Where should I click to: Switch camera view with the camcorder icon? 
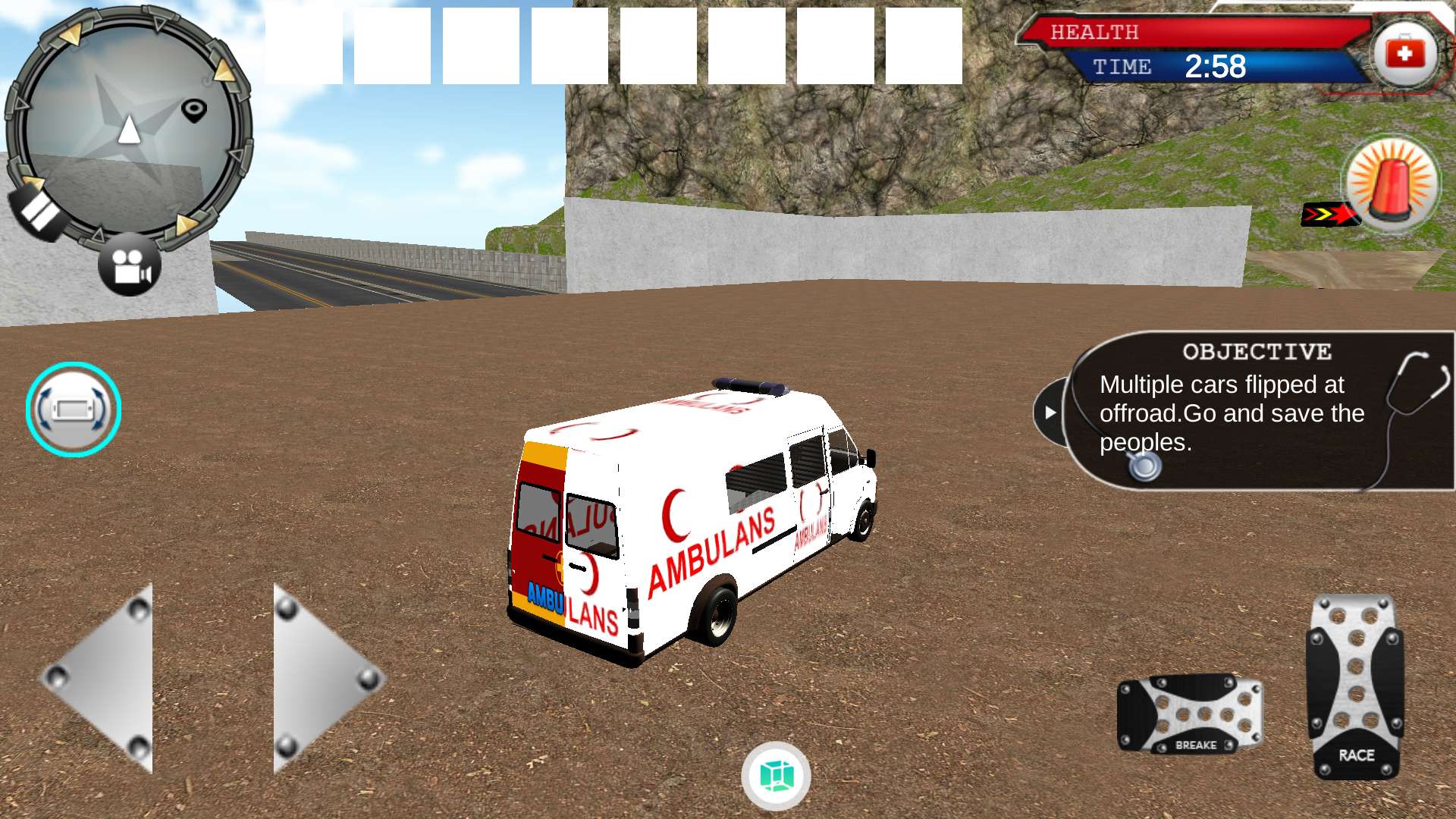pyautogui.click(x=130, y=265)
